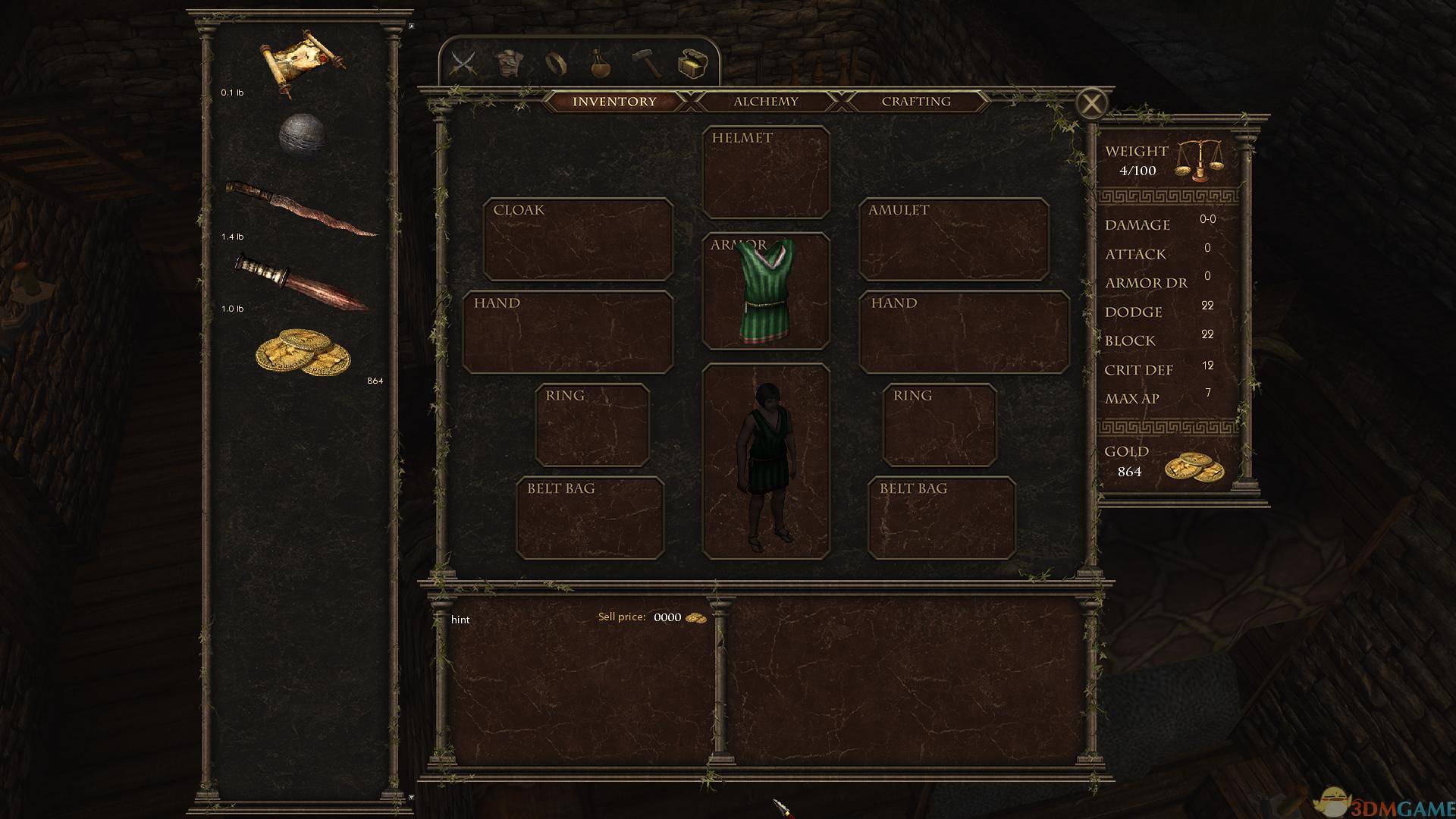Switch to the Alchemy tab
Screen dimensions: 1456x819
pyautogui.click(x=765, y=102)
